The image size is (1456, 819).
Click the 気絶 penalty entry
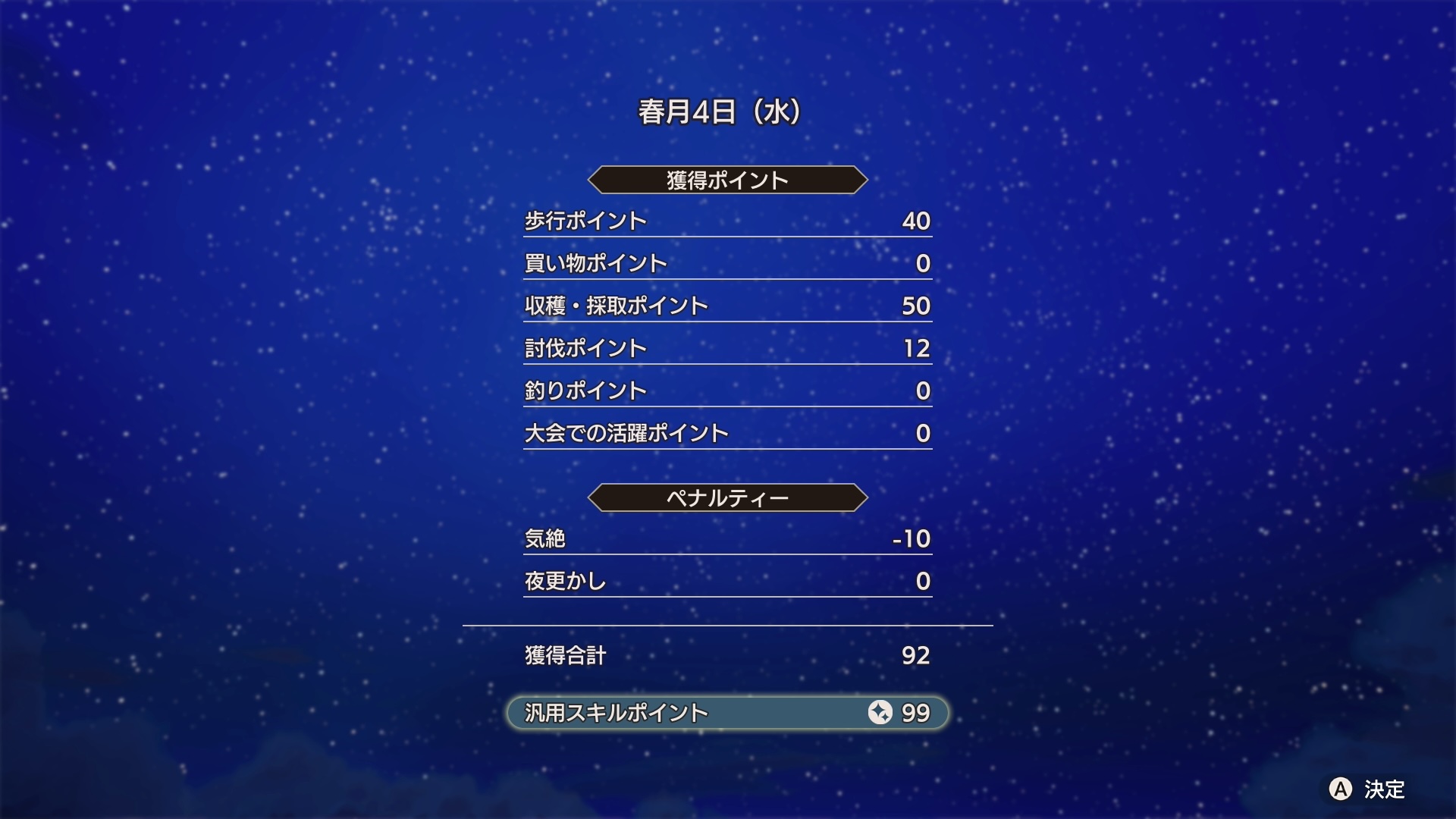pos(546,538)
